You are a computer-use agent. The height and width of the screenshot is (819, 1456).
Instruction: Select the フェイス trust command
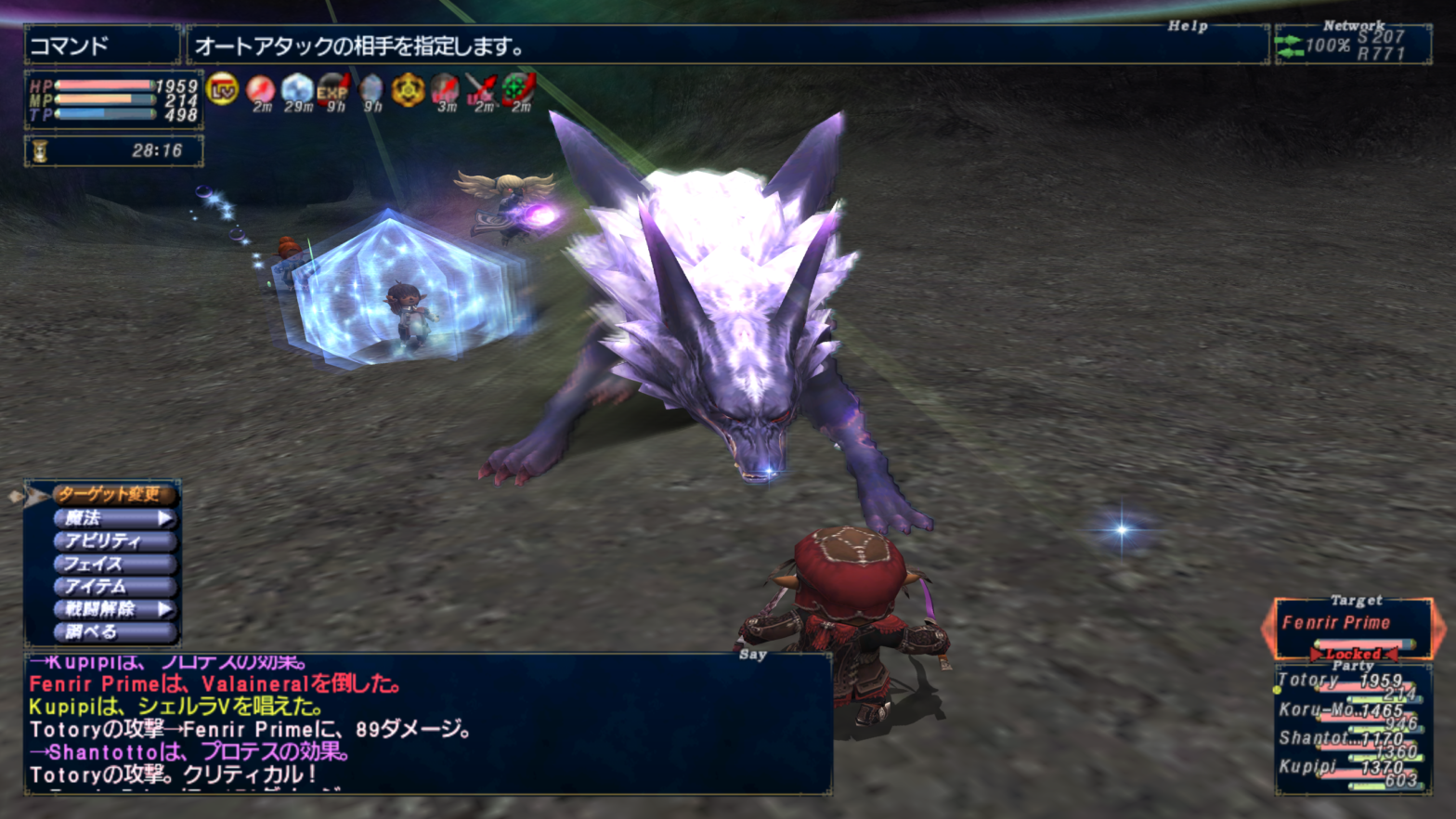pyautogui.click(x=113, y=564)
